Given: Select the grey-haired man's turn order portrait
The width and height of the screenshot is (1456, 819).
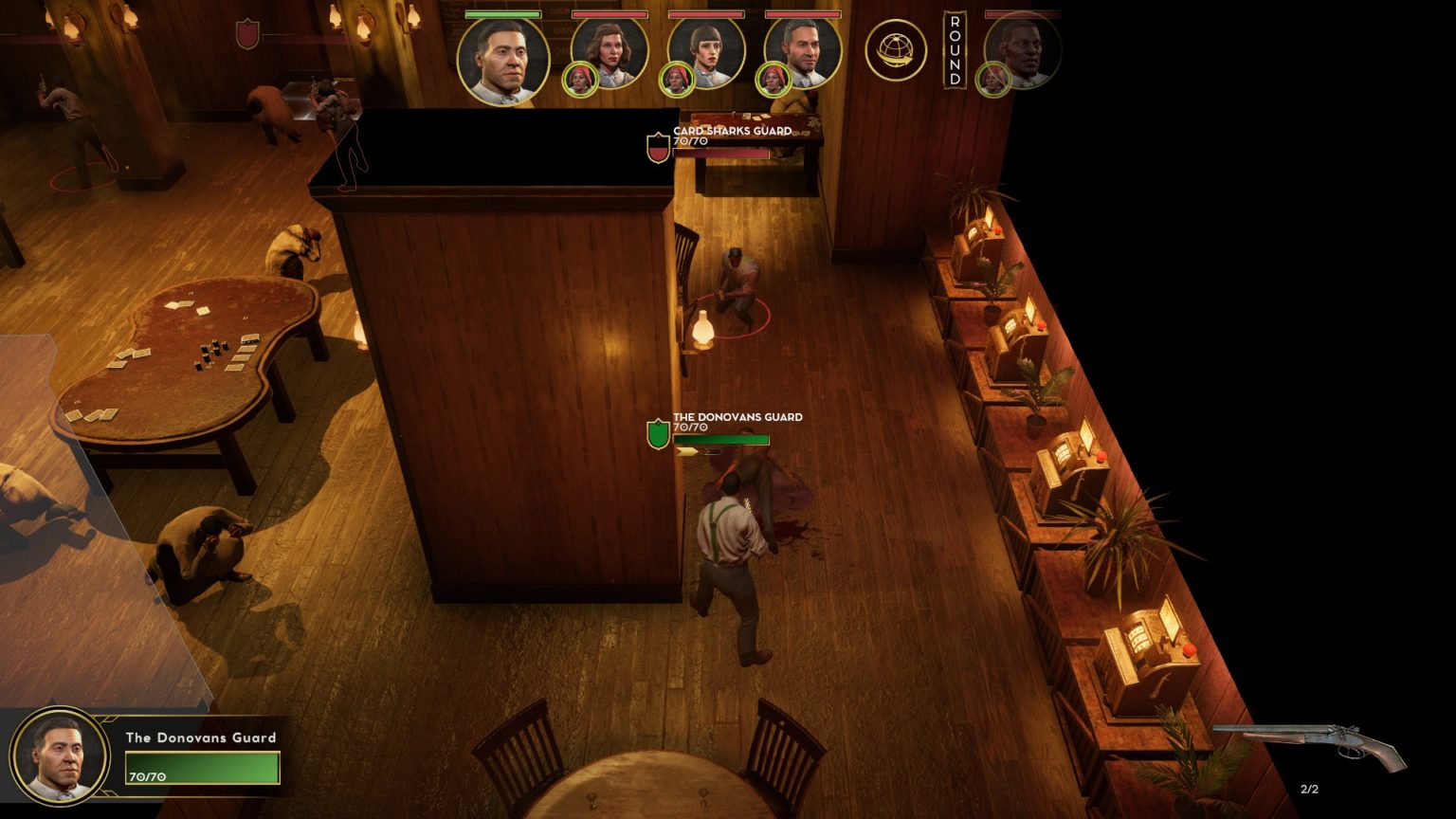Looking at the screenshot, I should [x=804, y=53].
